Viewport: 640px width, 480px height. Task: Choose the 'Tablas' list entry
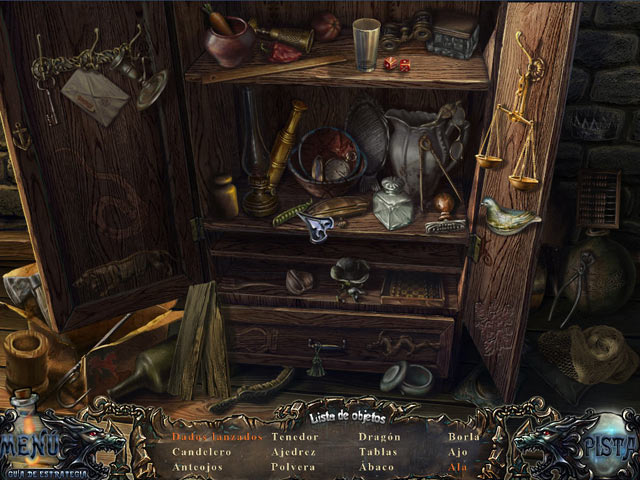click(x=378, y=452)
